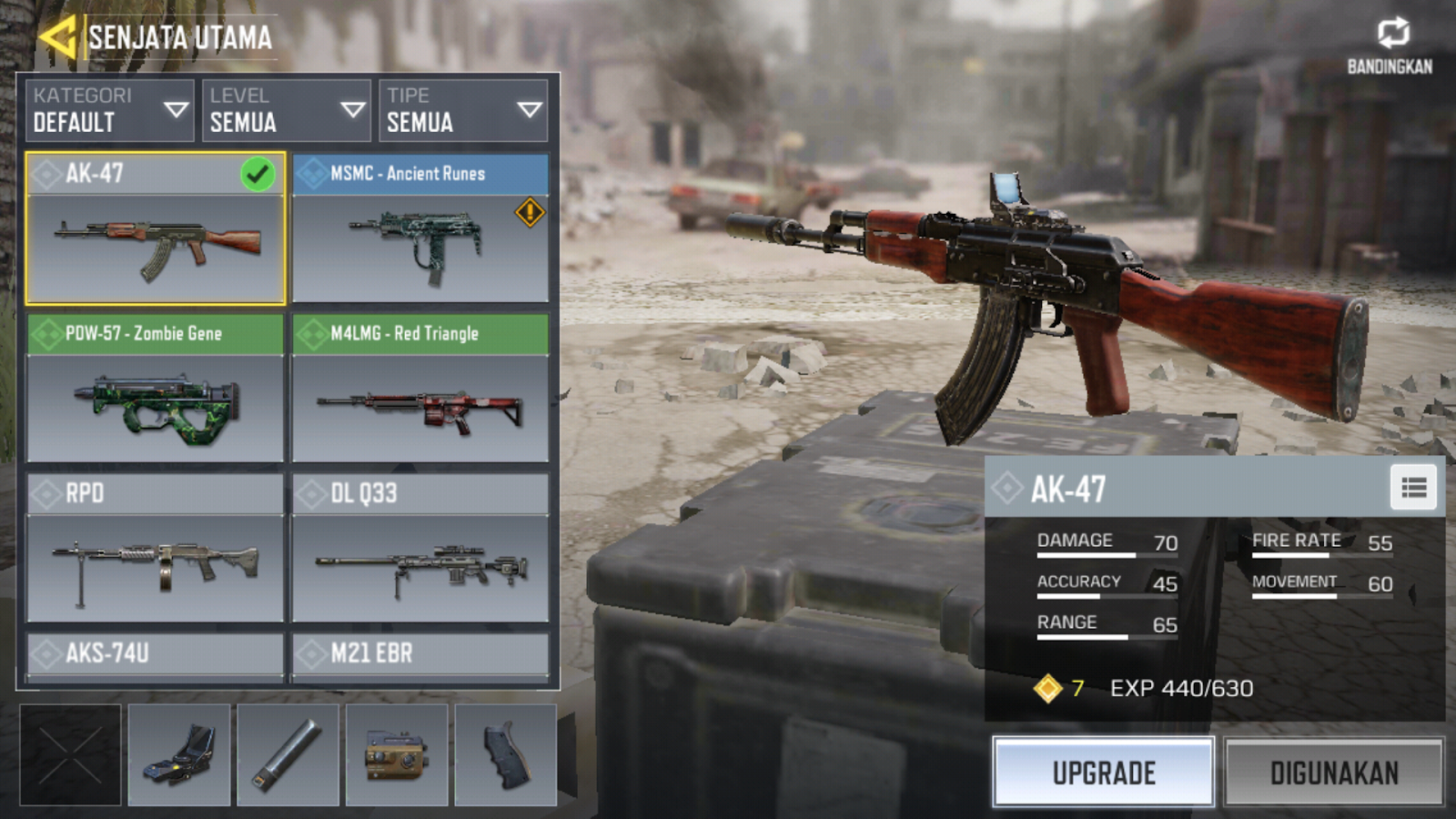Click the Bandingkan compare button

[x=1390, y=45]
